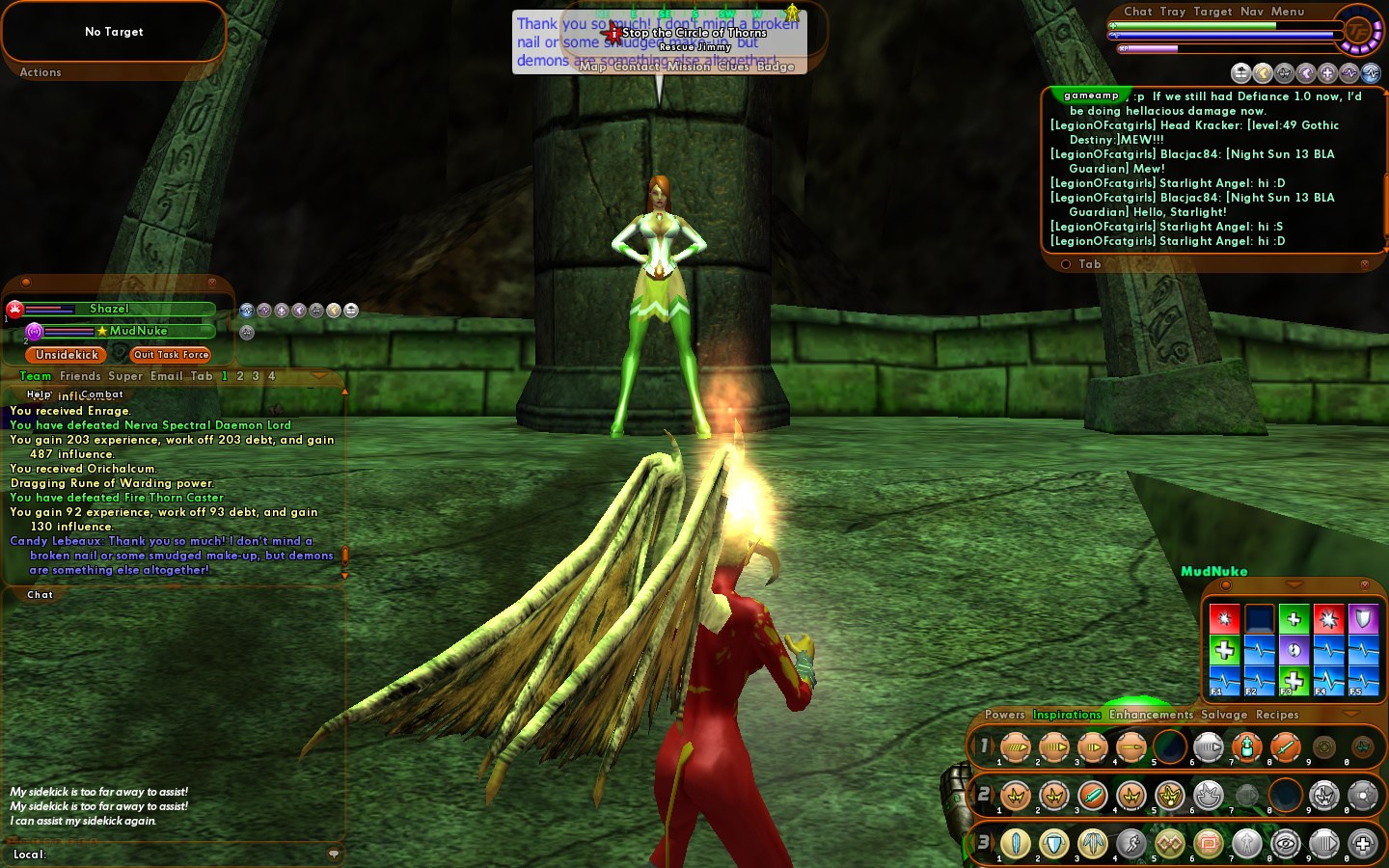Open the Powers window

(1004, 715)
